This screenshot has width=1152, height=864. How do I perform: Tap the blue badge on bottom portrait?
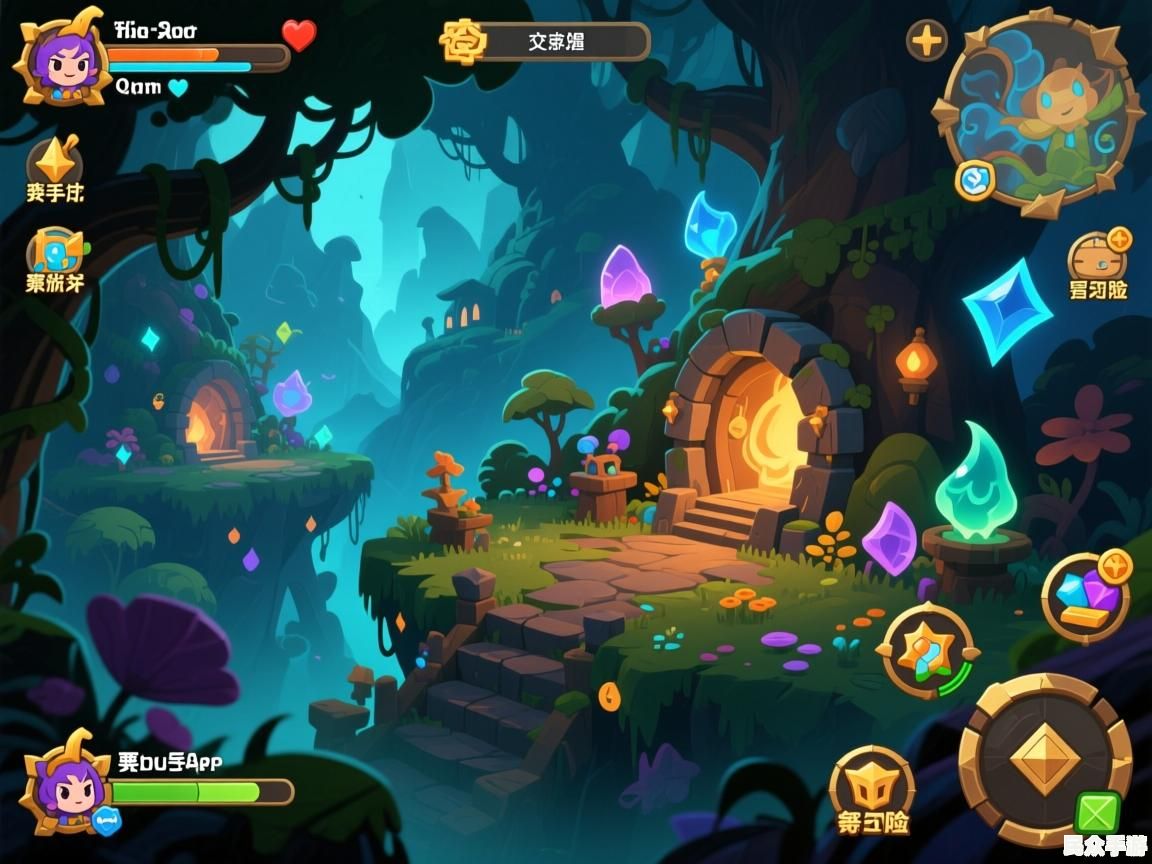[106, 820]
